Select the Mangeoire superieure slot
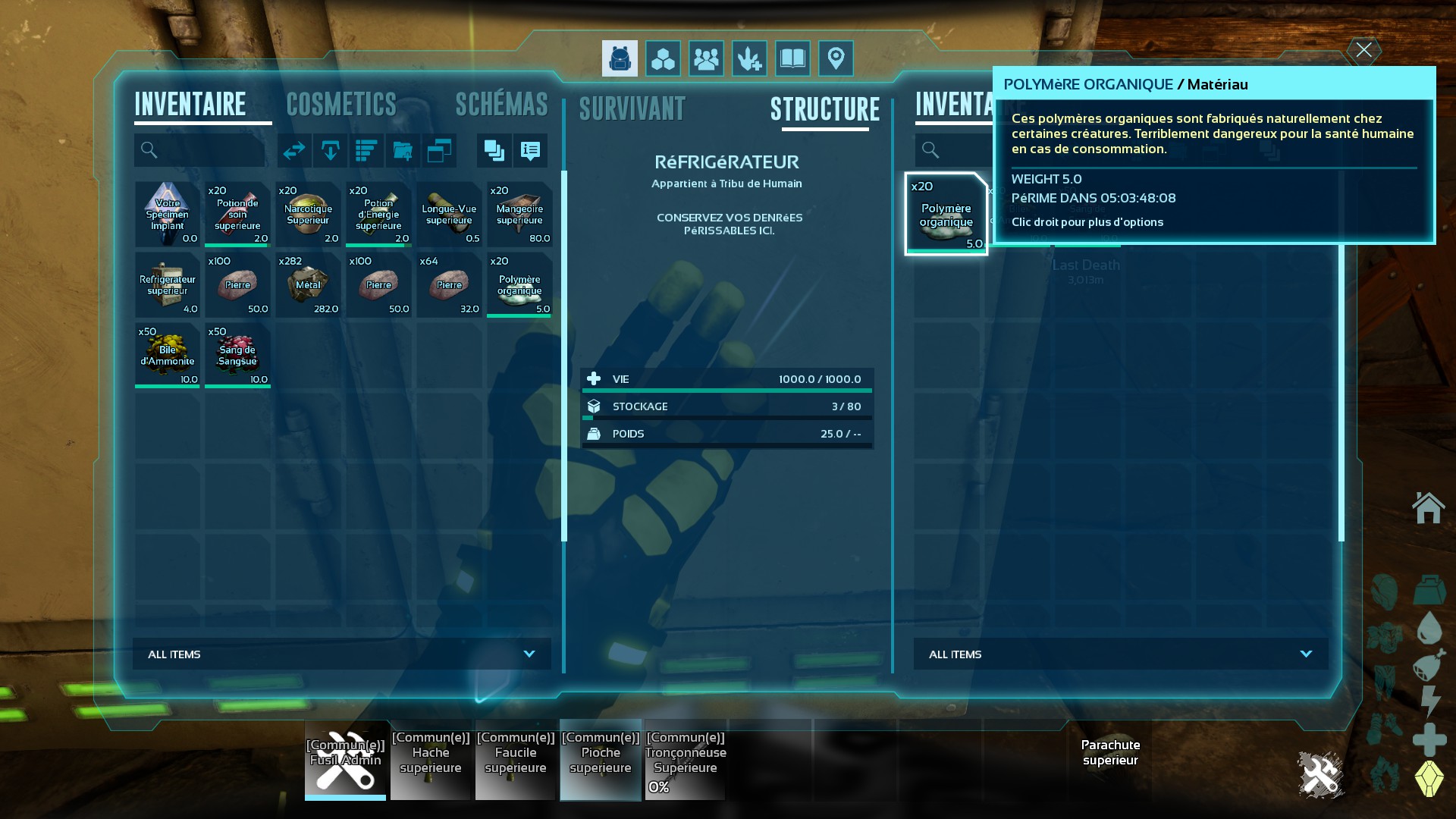This screenshot has height=819, width=1456. click(x=519, y=214)
